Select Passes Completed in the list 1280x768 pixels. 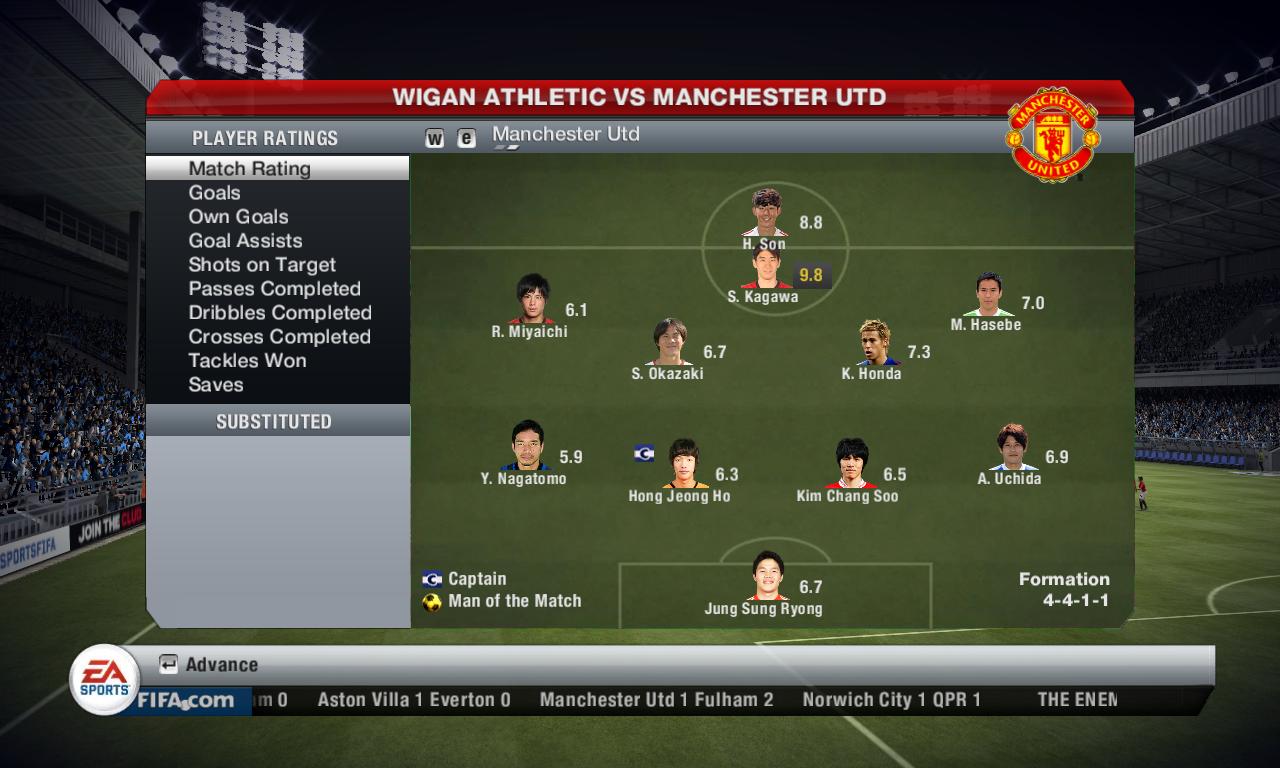tap(274, 289)
